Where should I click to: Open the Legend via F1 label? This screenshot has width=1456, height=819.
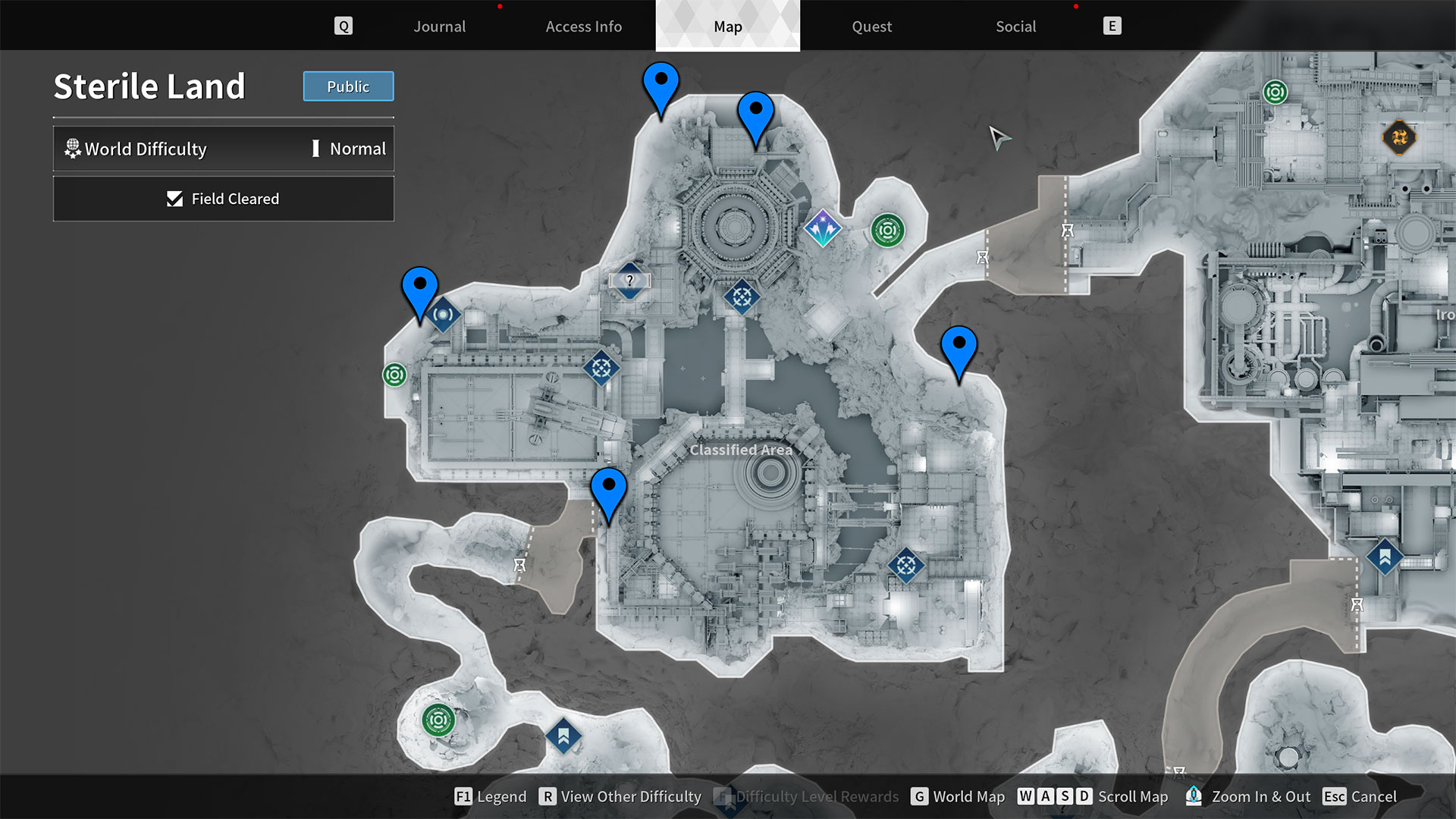tap(490, 797)
